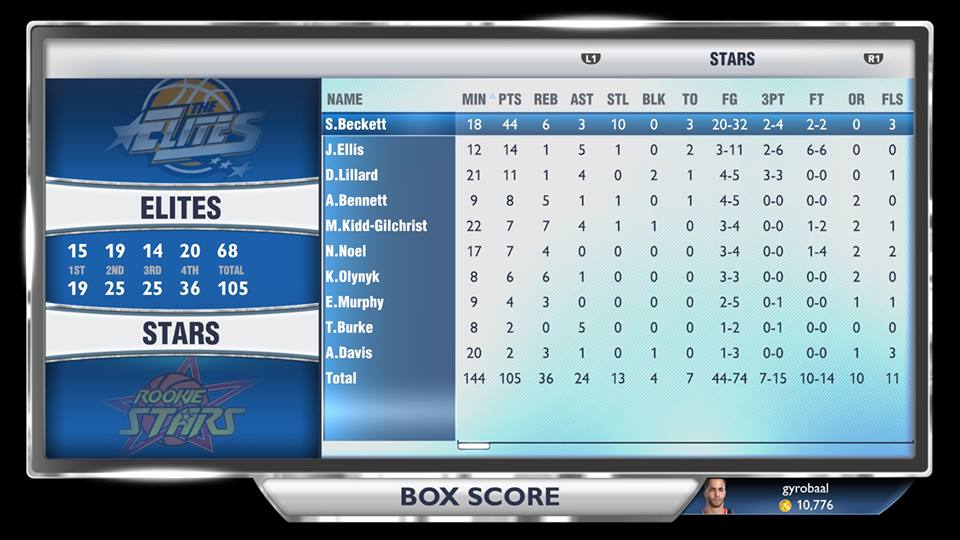Sort players by PTS column header
960x540 pixels.
pos(510,99)
